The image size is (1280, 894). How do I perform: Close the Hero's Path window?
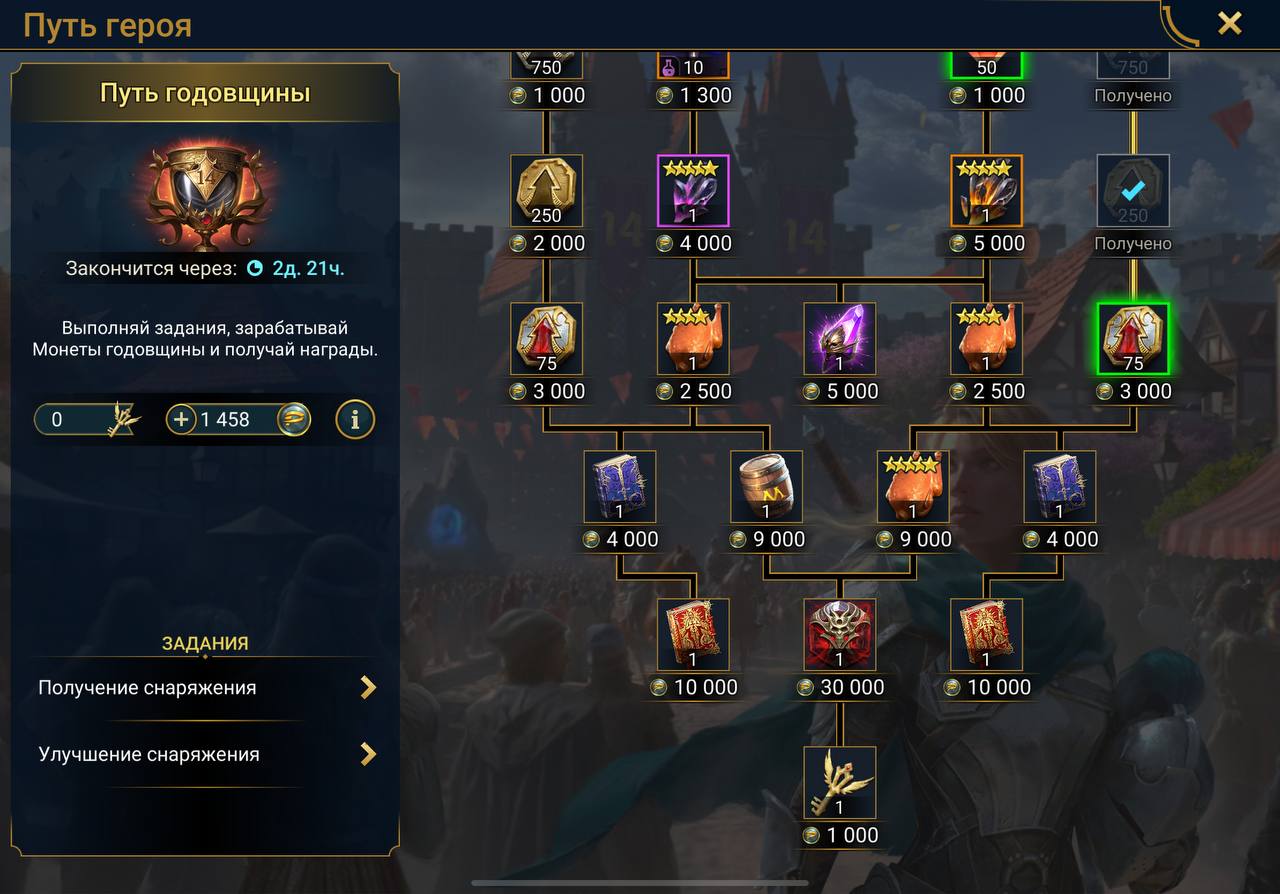pos(1229,23)
